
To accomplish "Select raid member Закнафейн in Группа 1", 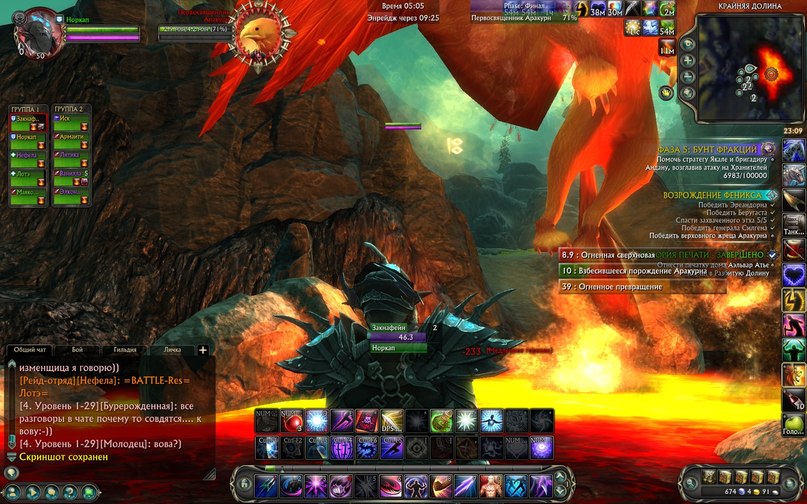I will pyautogui.click(x=29, y=119).
